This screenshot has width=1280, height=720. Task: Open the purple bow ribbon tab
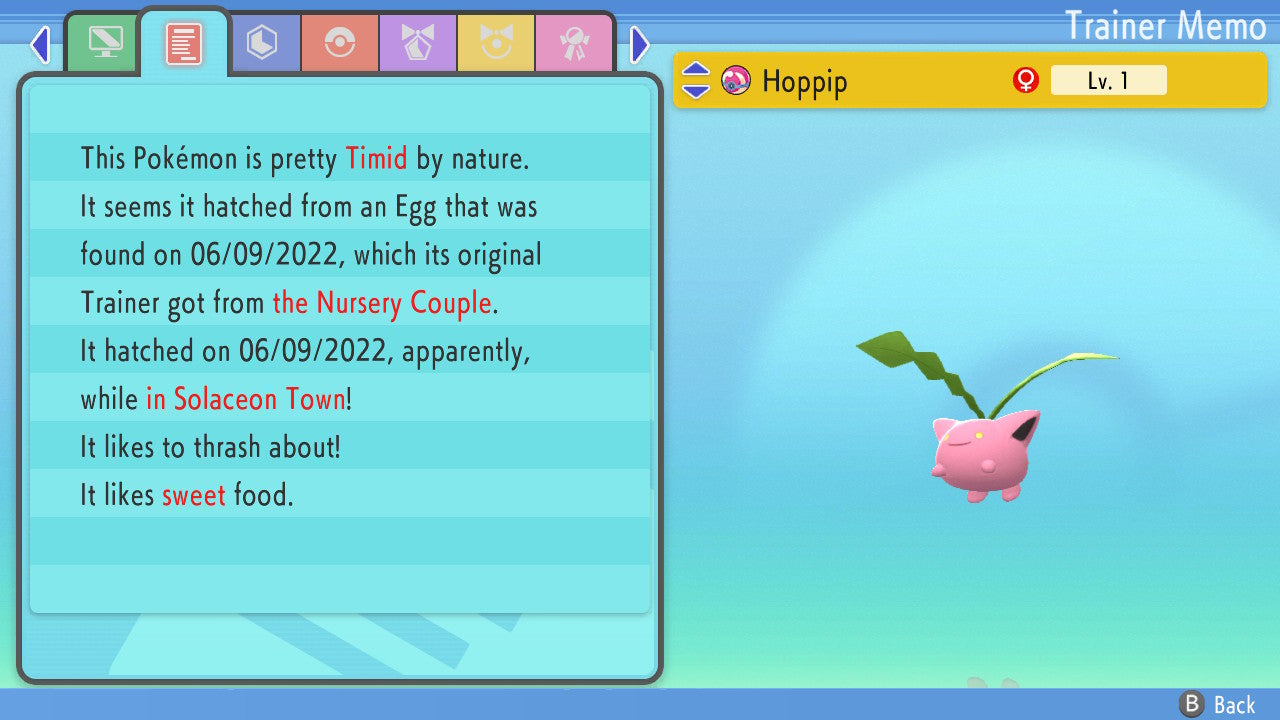click(417, 42)
